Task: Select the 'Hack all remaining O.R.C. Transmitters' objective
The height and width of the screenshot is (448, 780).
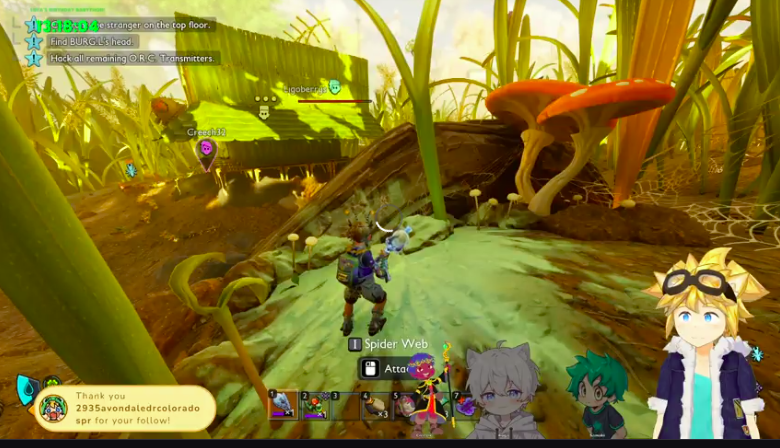Action: pos(131,58)
